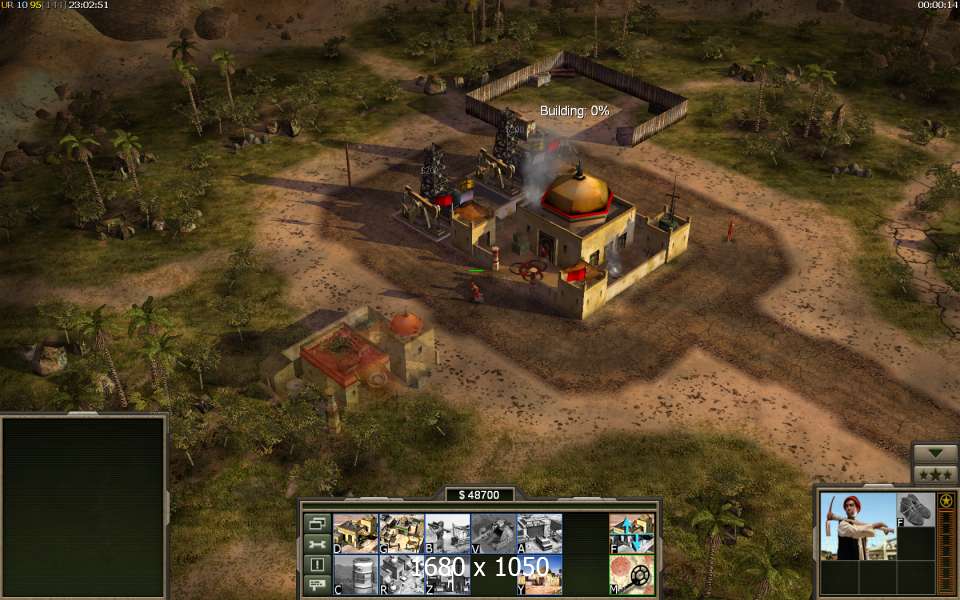Select the barrel supply icon marked C
The image size is (960, 600).
click(355, 575)
